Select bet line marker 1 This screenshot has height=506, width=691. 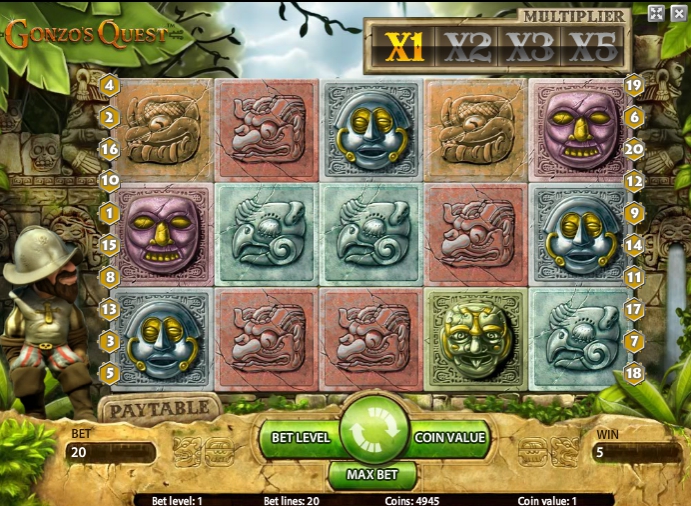click(x=110, y=213)
